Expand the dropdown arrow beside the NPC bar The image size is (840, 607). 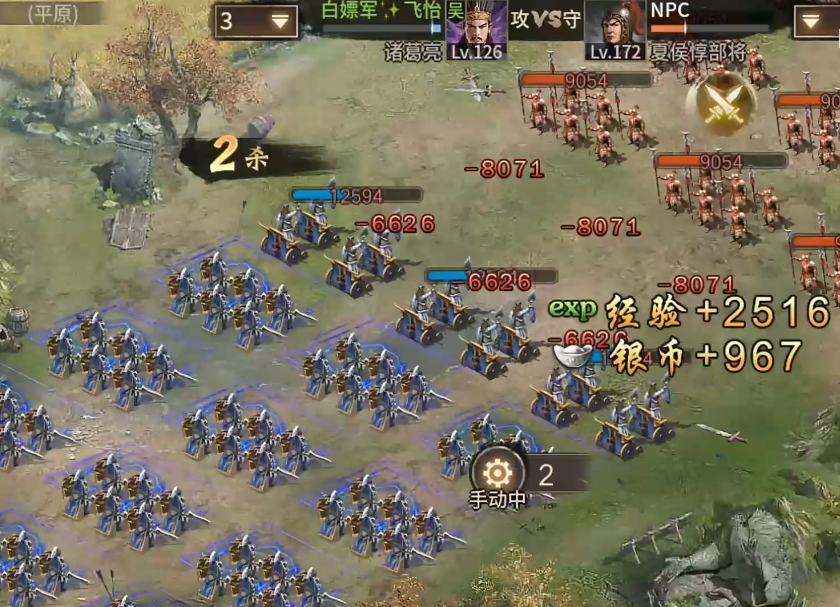point(816,20)
